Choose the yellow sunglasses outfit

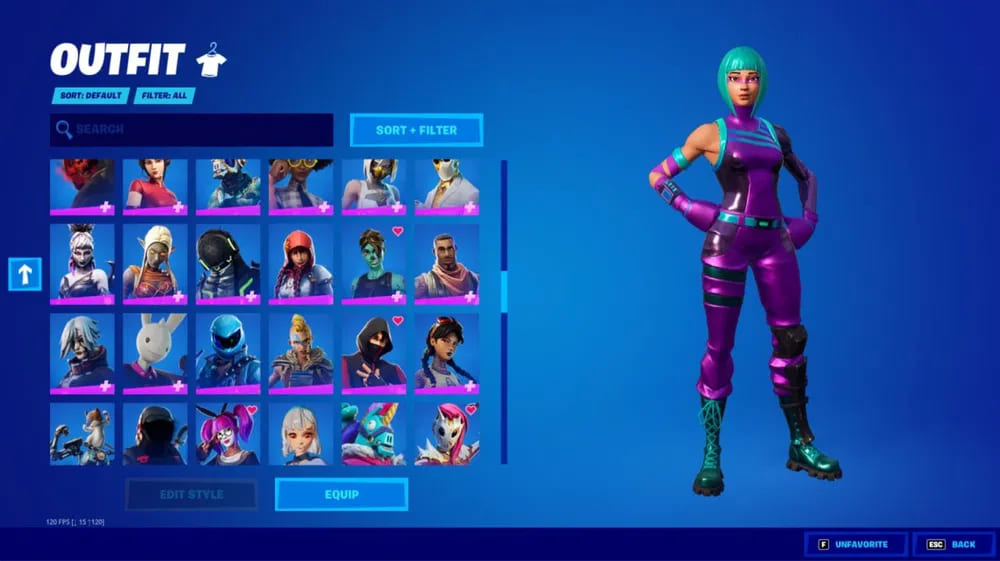click(x=300, y=186)
